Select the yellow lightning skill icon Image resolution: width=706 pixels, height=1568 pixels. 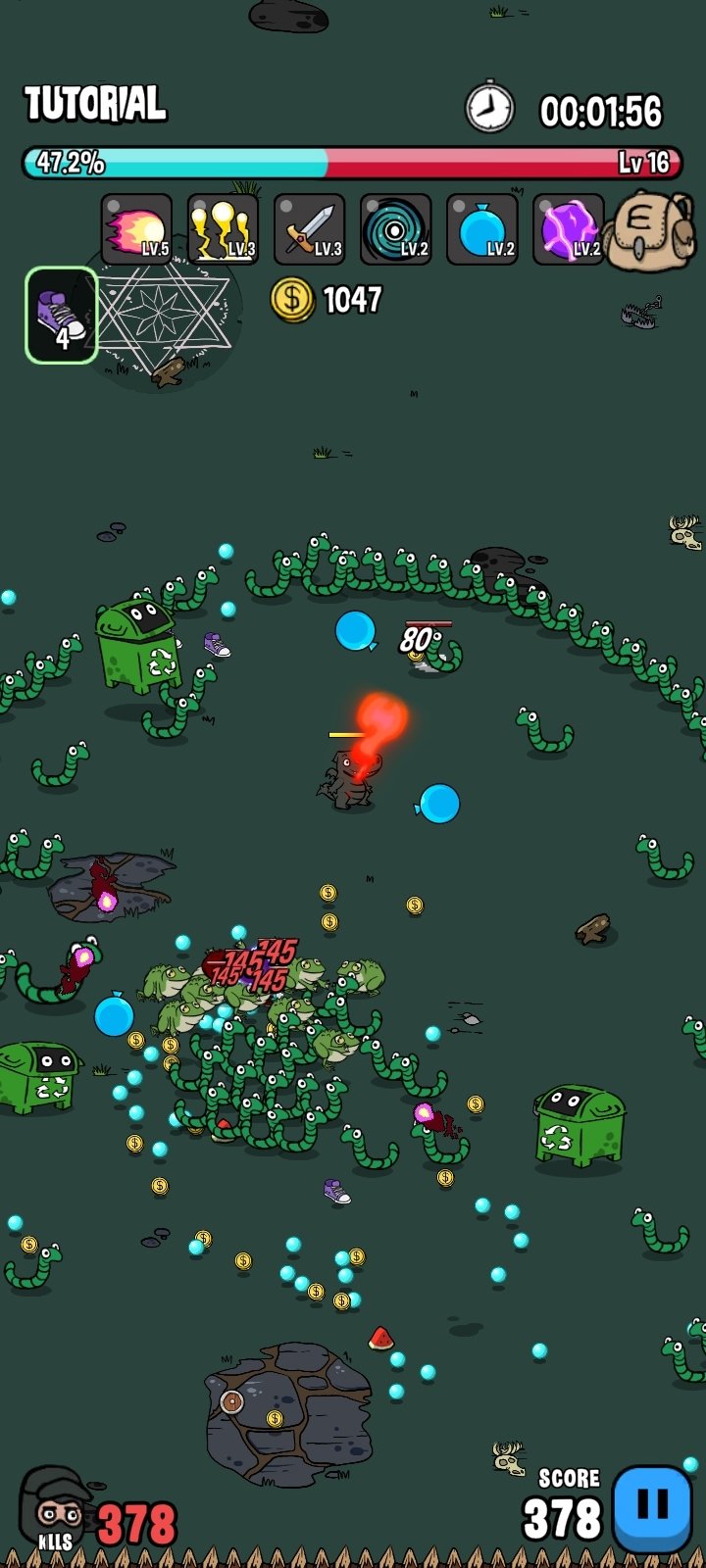pos(223,230)
